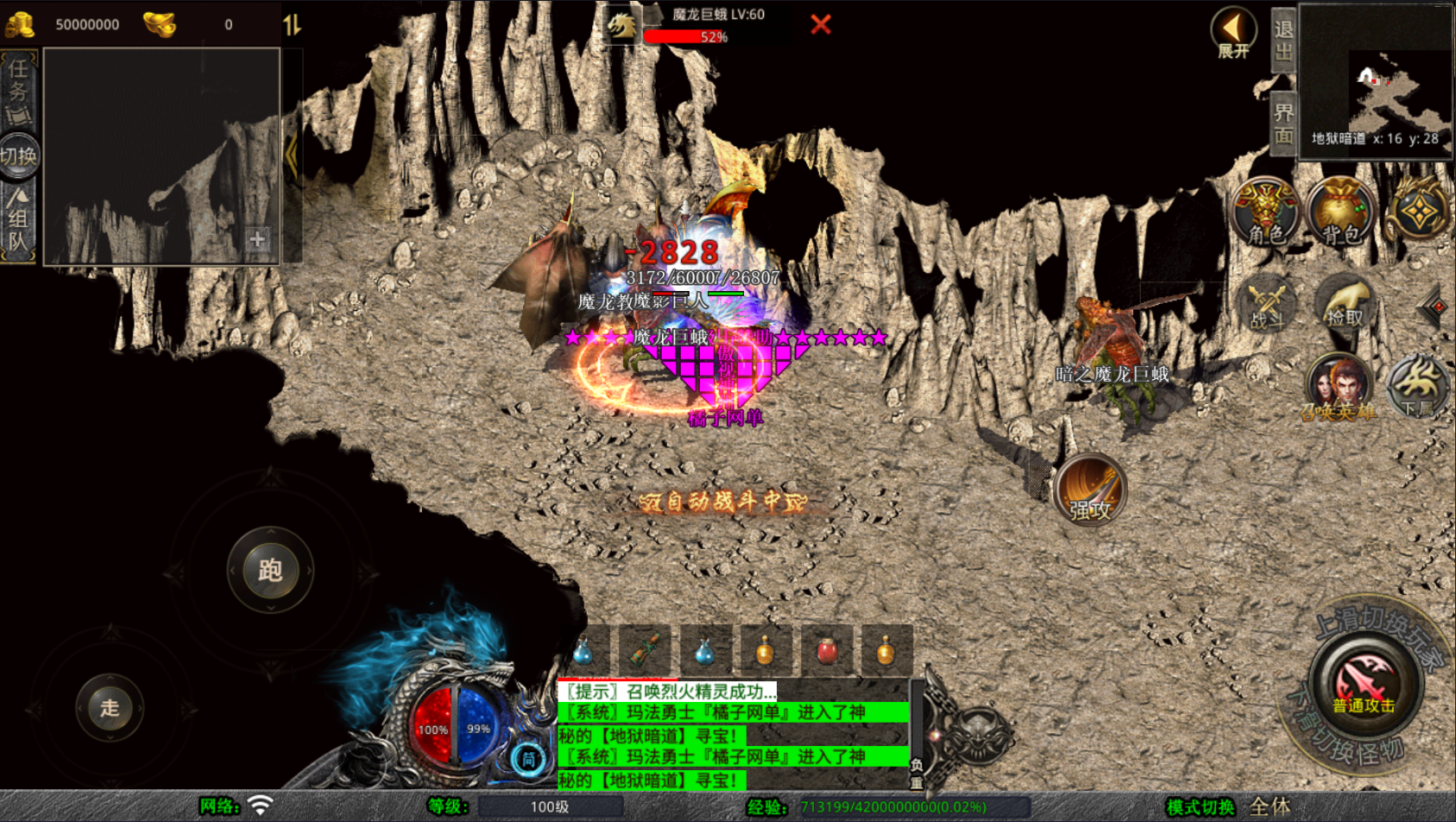Switch to the 任务 quest tab
1456x822 pixels.
point(18,91)
